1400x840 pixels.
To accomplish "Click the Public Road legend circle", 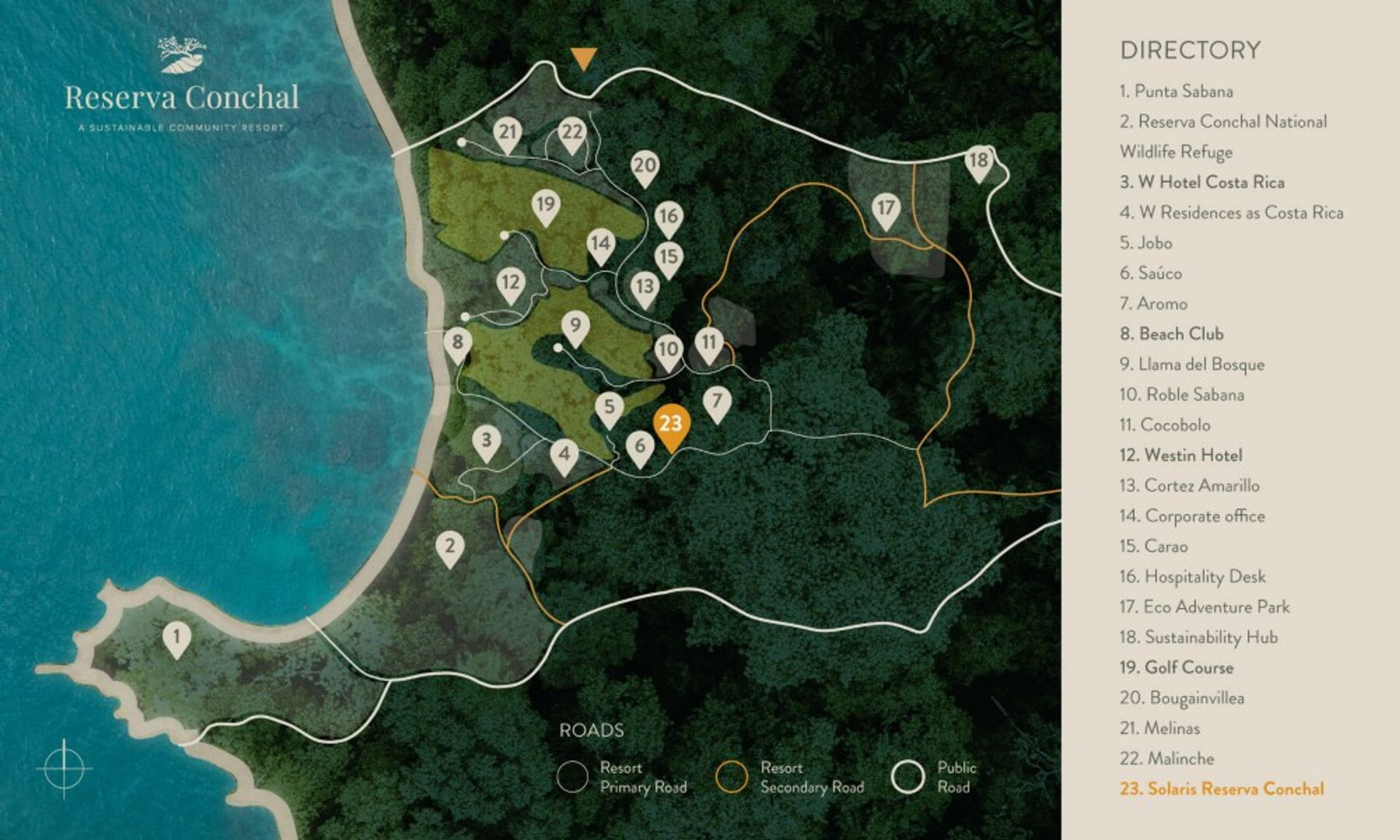I will pyautogui.click(x=909, y=777).
